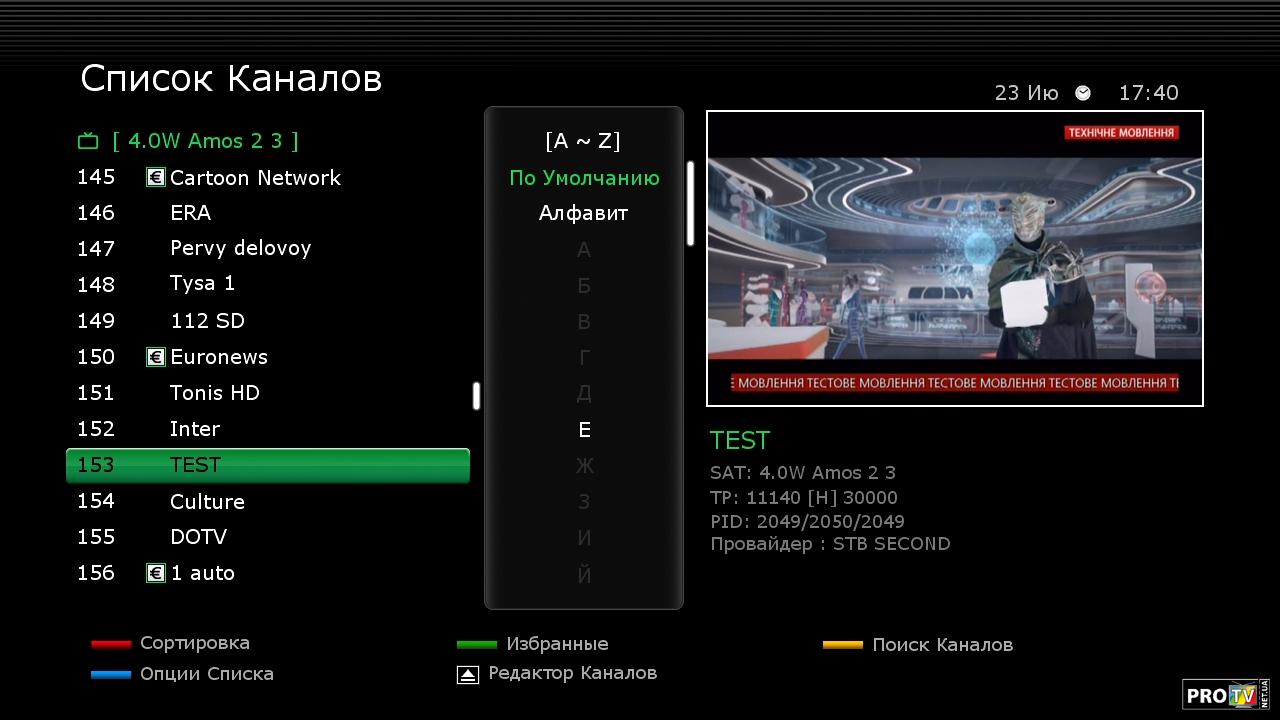
Task: Click the TEST channel preview thumbnail
Action: pos(954,258)
